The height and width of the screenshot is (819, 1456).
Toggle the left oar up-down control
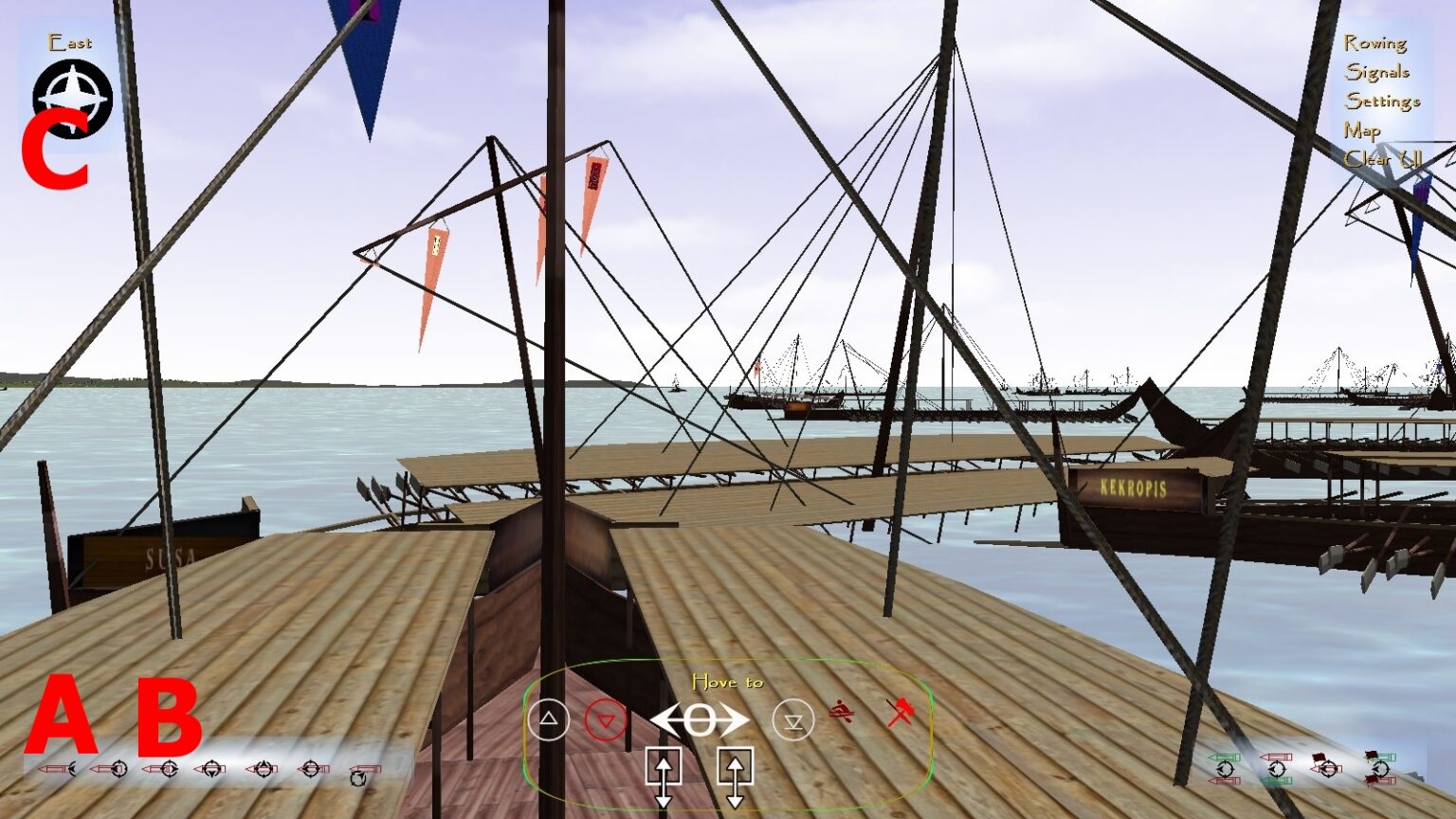click(664, 768)
